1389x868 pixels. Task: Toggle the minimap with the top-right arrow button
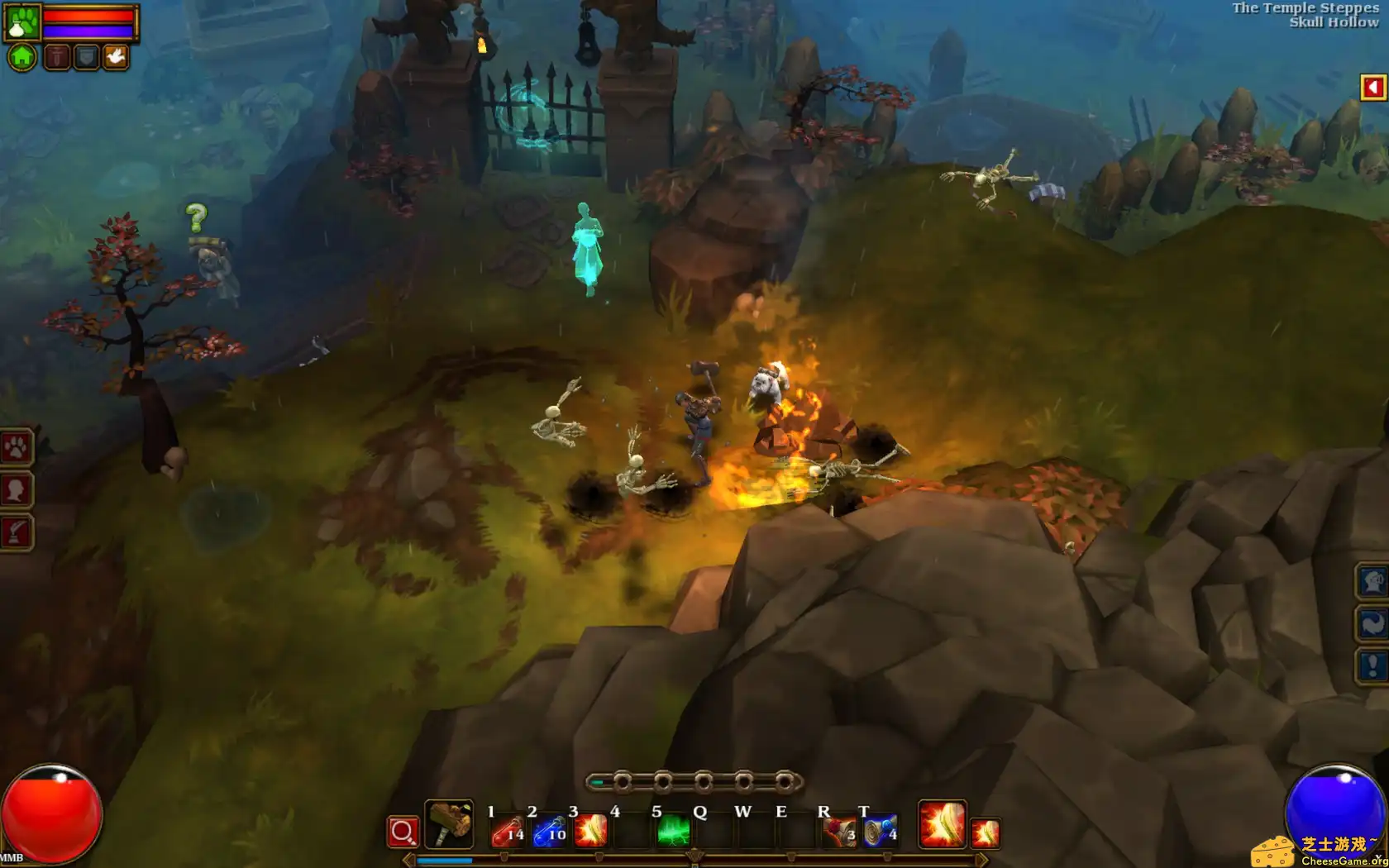tap(1371, 86)
